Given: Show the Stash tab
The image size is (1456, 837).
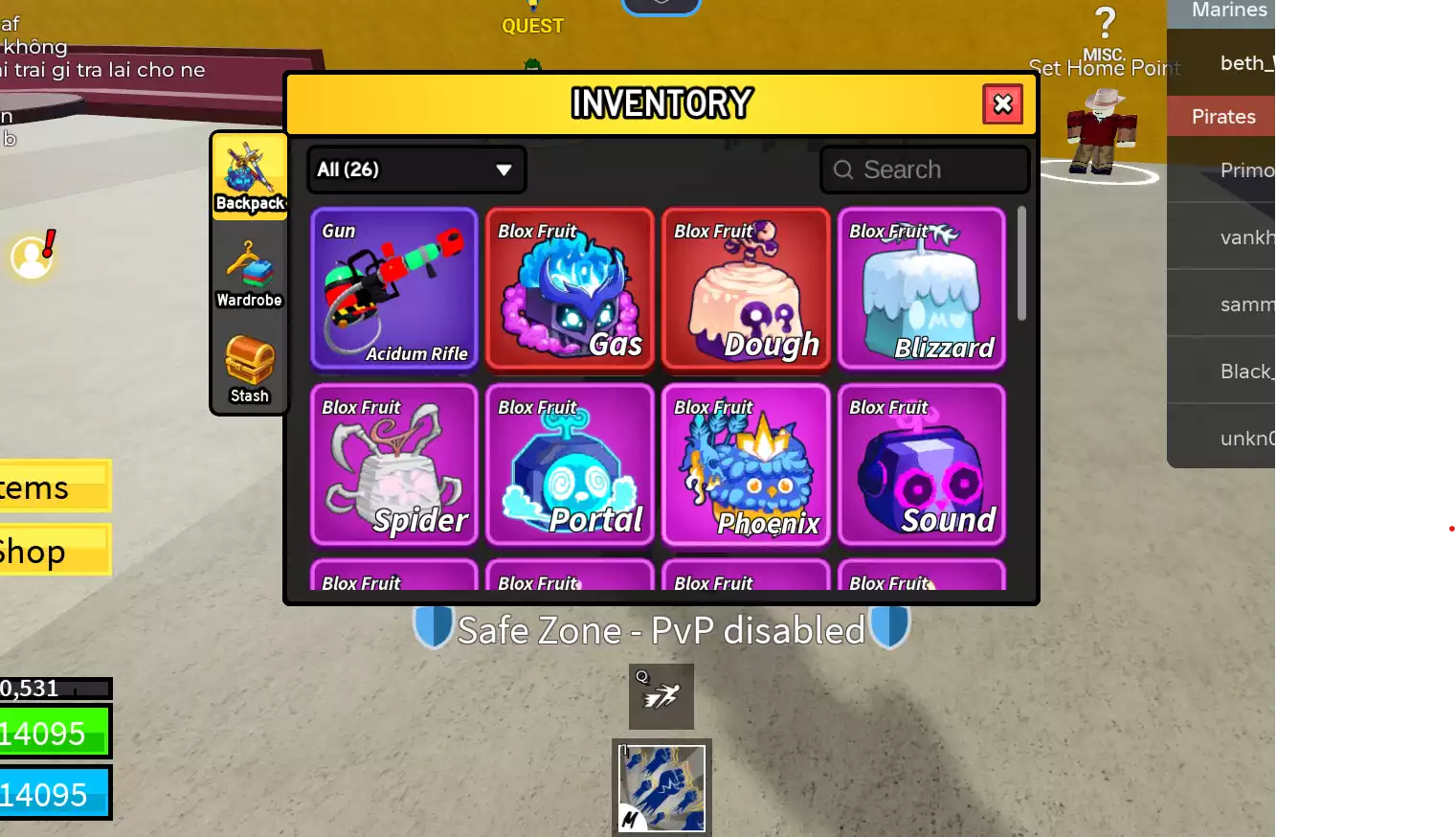Looking at the screenshot, I should 250,370.
